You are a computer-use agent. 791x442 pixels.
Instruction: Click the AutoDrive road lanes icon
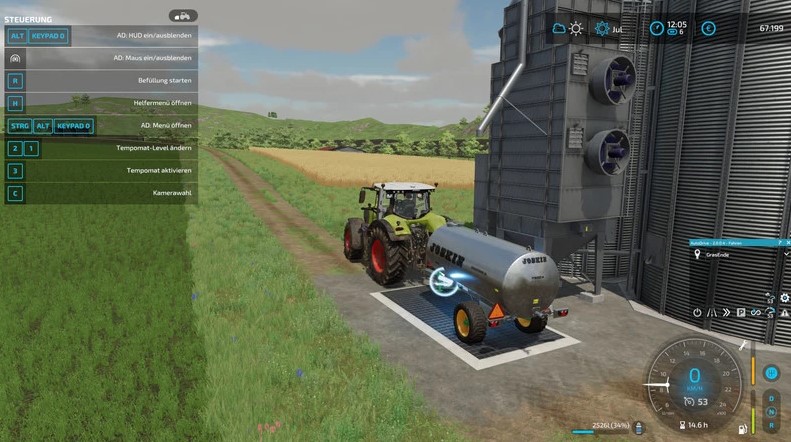[711, 313]
